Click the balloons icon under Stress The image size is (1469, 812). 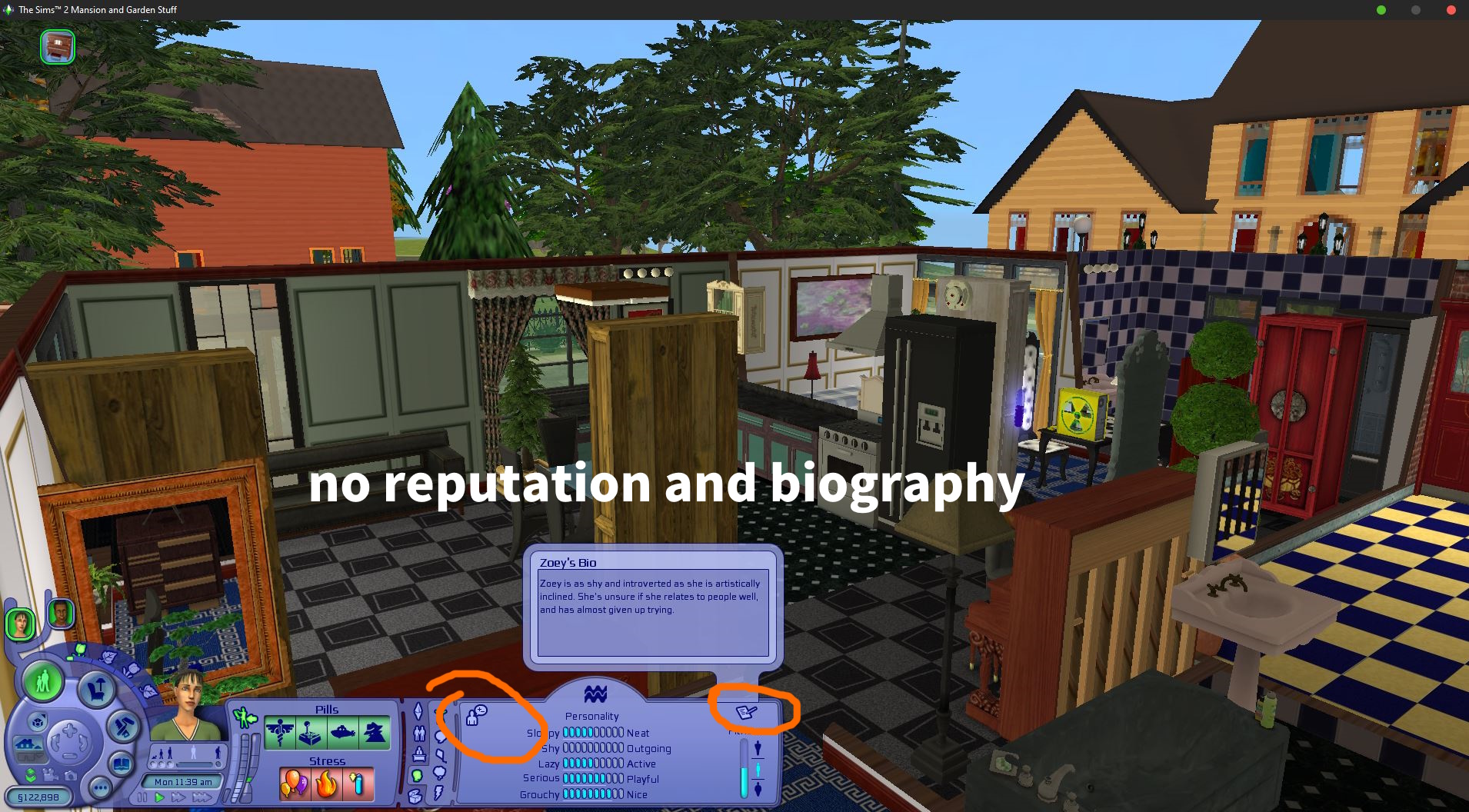pos(295,785)
